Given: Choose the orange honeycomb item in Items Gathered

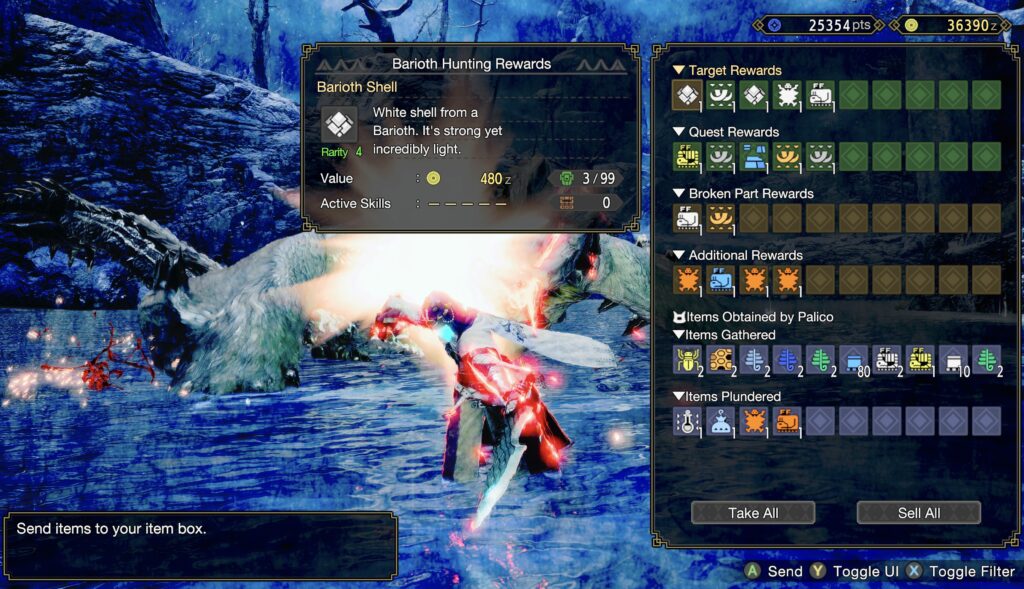Looking at the screenshot, I should tap(721, 359).
